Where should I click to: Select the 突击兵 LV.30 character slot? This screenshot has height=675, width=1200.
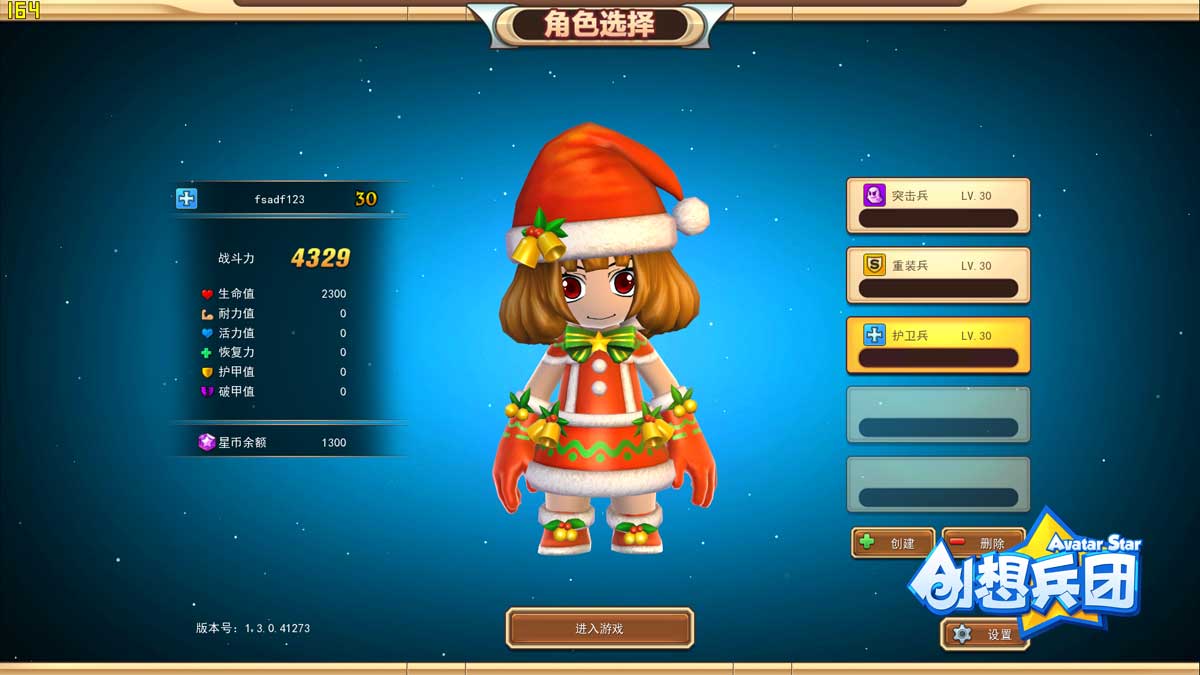click(938, 206)
